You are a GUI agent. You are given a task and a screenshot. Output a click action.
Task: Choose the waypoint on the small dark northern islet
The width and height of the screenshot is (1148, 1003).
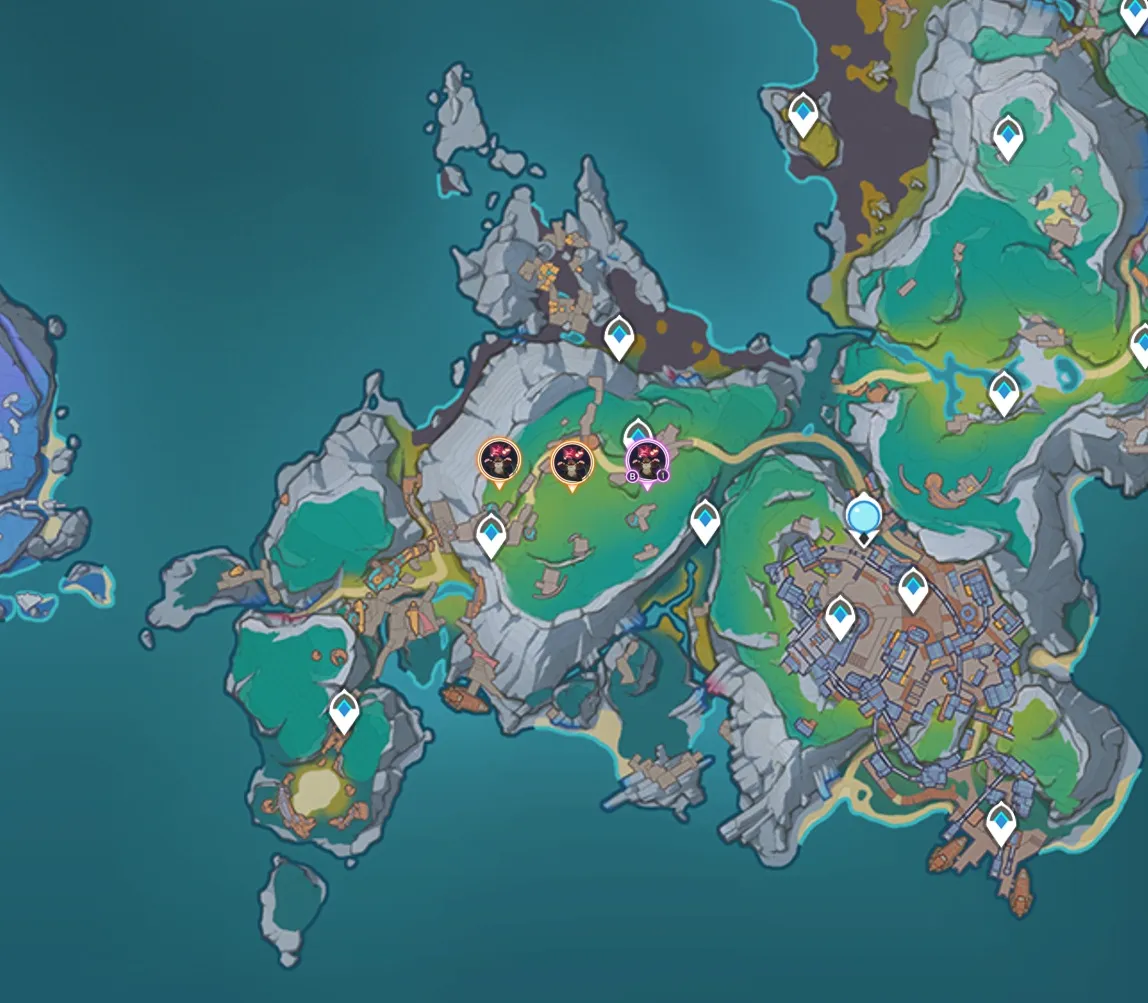(802, 115)
